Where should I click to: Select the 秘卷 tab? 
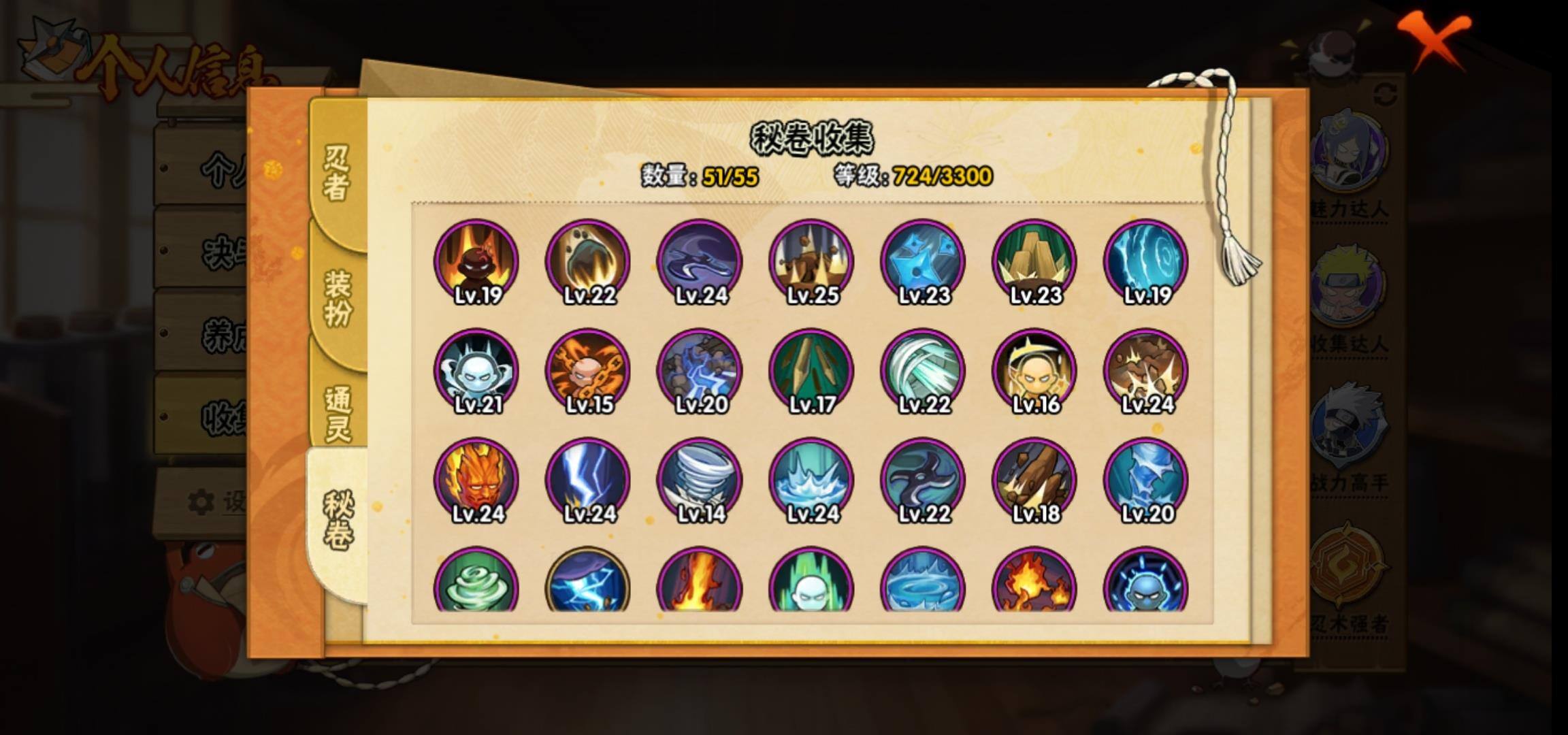pyautogui.click(x=338, y=521)
